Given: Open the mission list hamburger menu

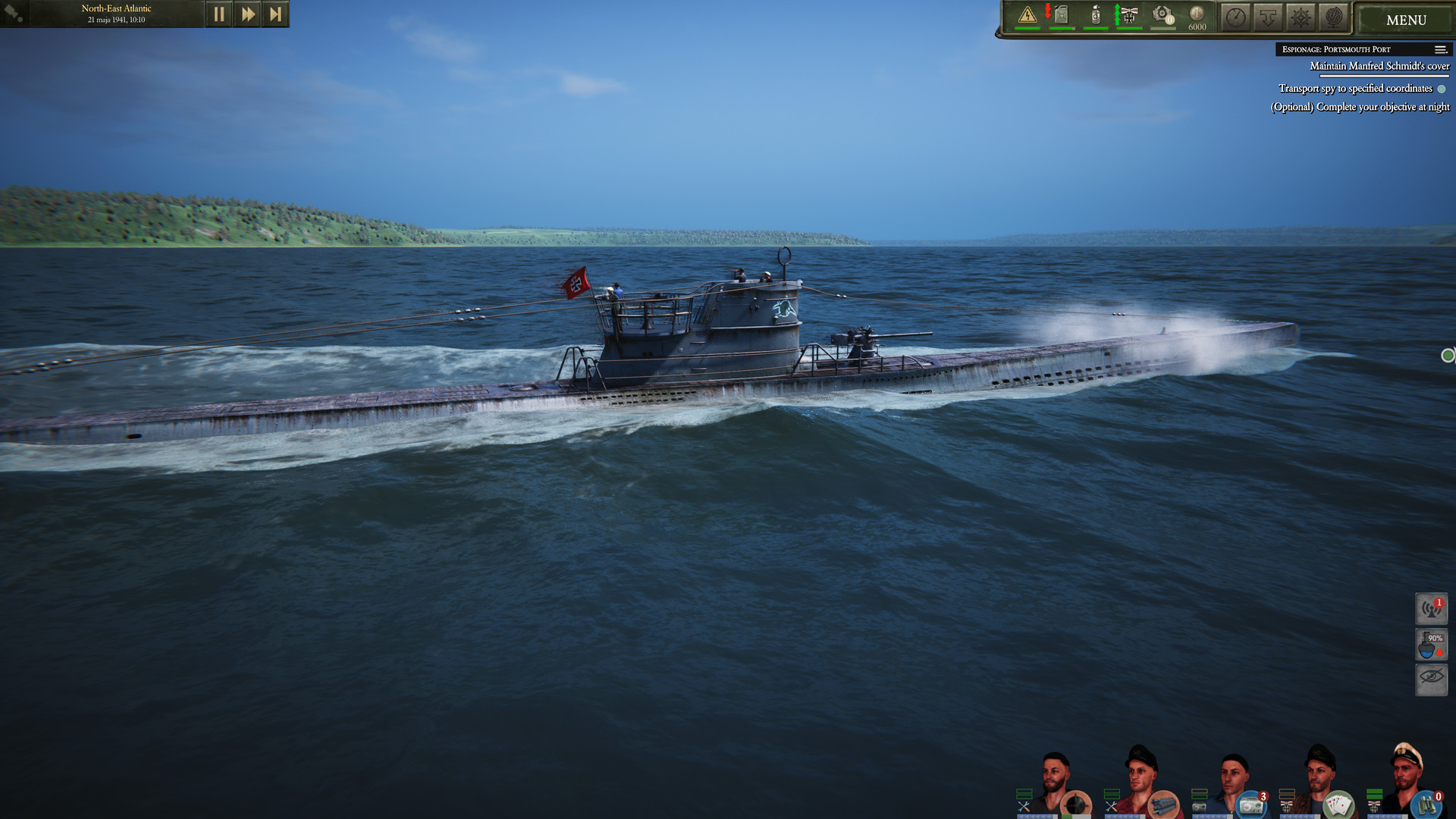Looking at the screenshot, I should pos(1439,49).
